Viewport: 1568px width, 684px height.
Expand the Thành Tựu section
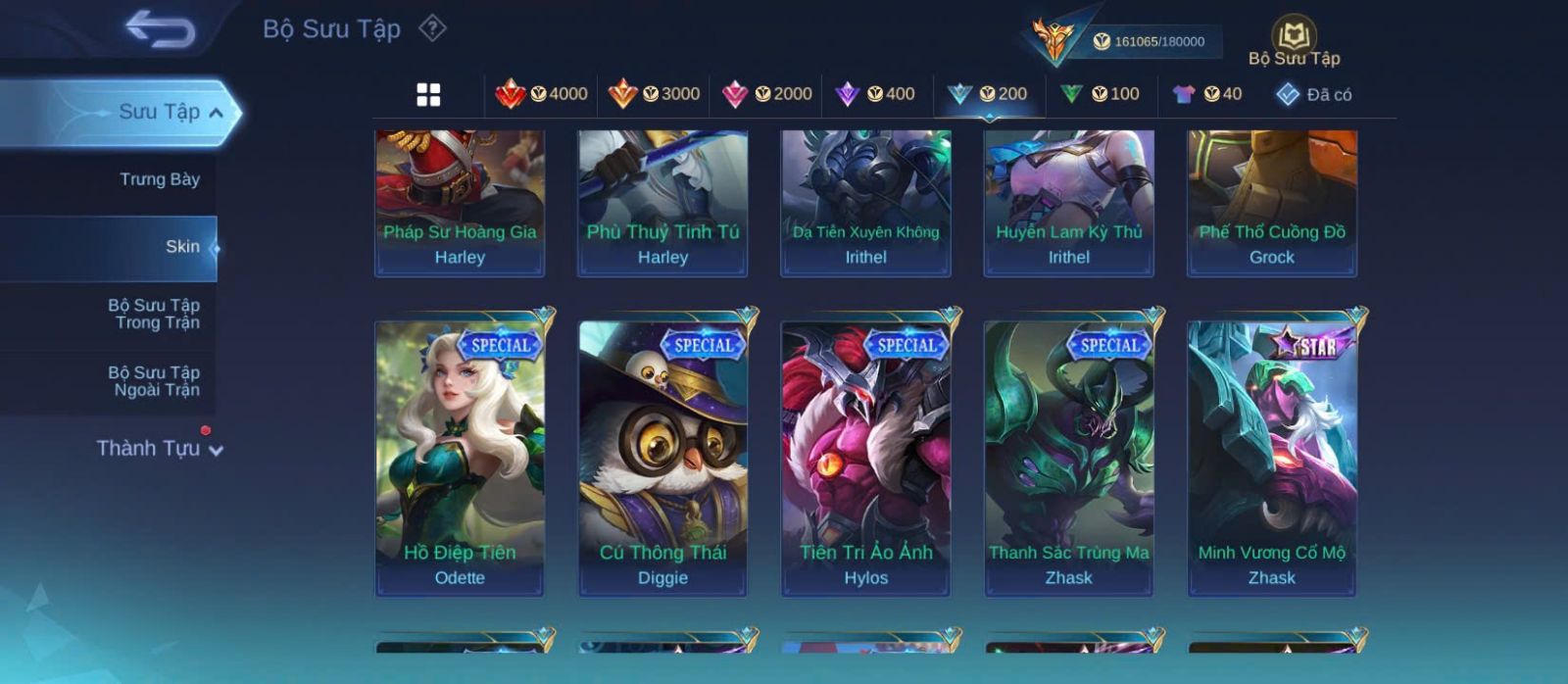[x=159, y=449]
